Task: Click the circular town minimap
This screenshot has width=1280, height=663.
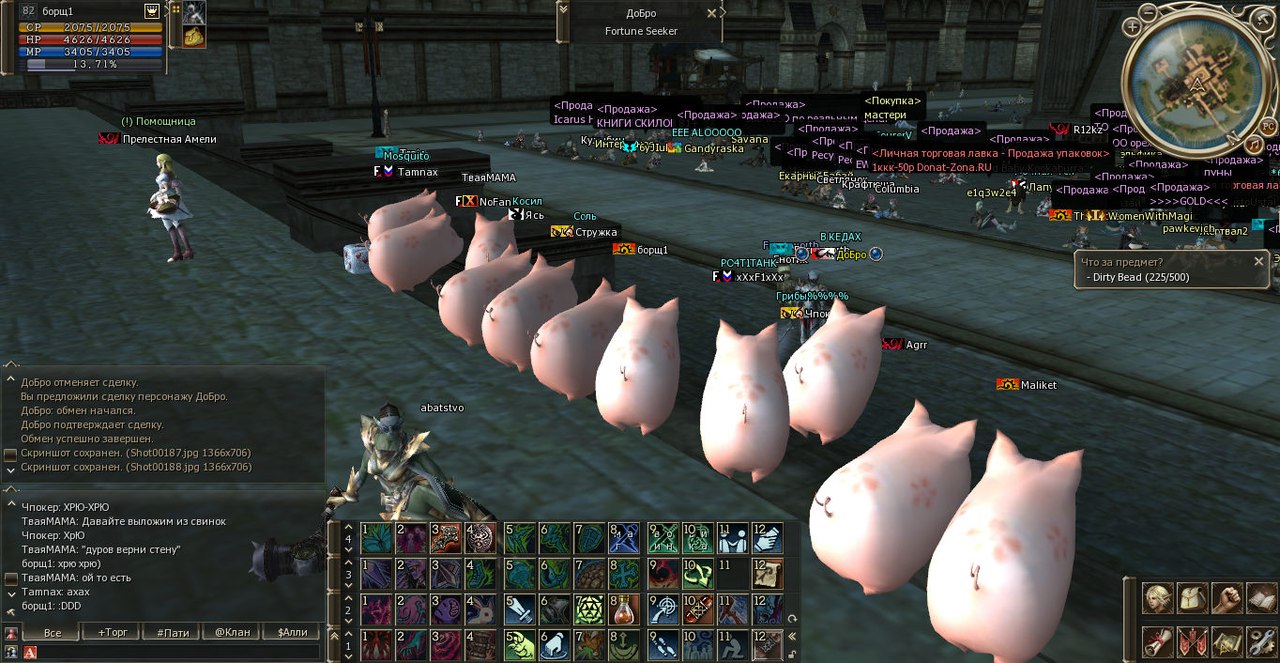Action: 1196,86
